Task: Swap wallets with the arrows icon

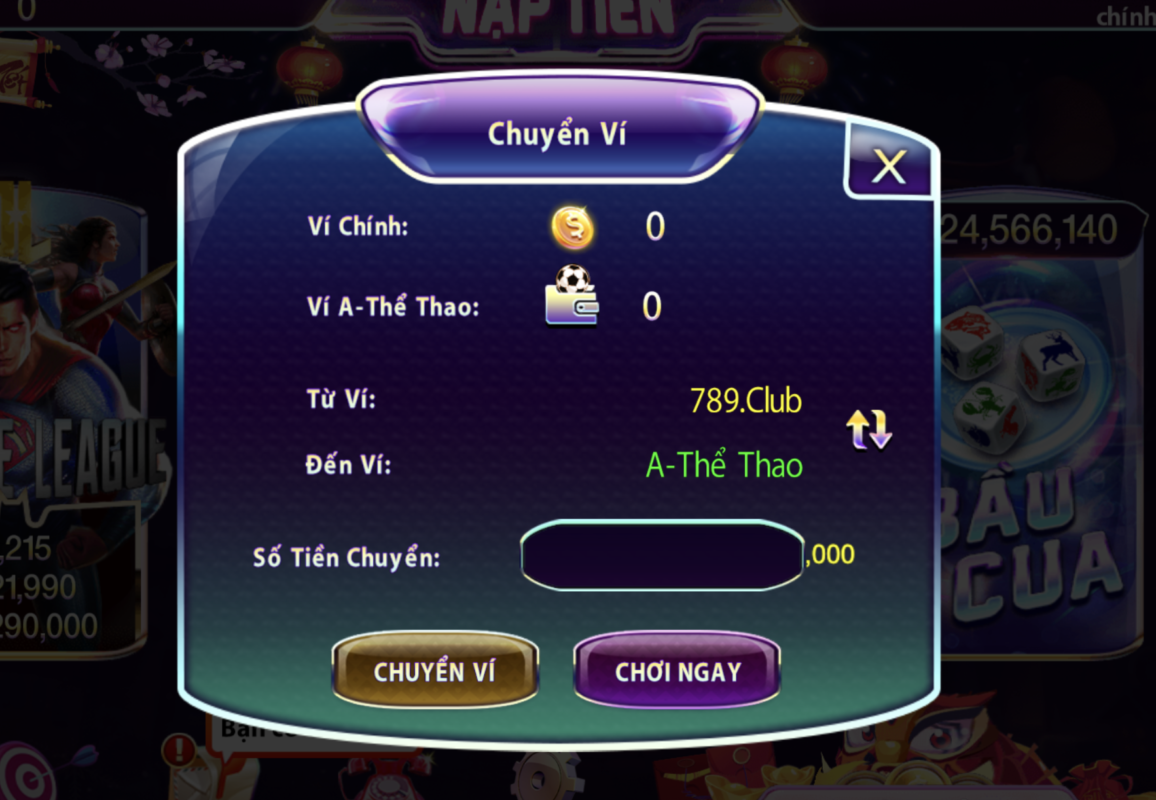Action: [x=869, y=429]
